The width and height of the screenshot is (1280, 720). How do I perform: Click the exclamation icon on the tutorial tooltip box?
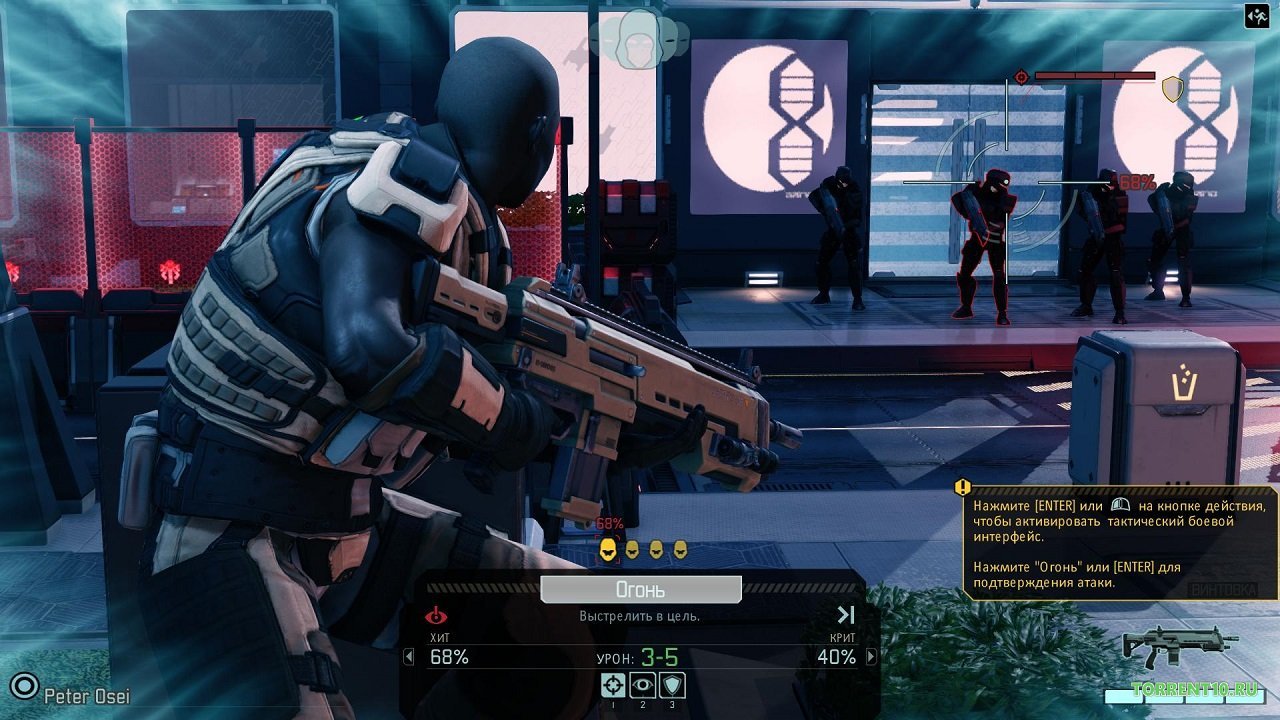(961, 487)
